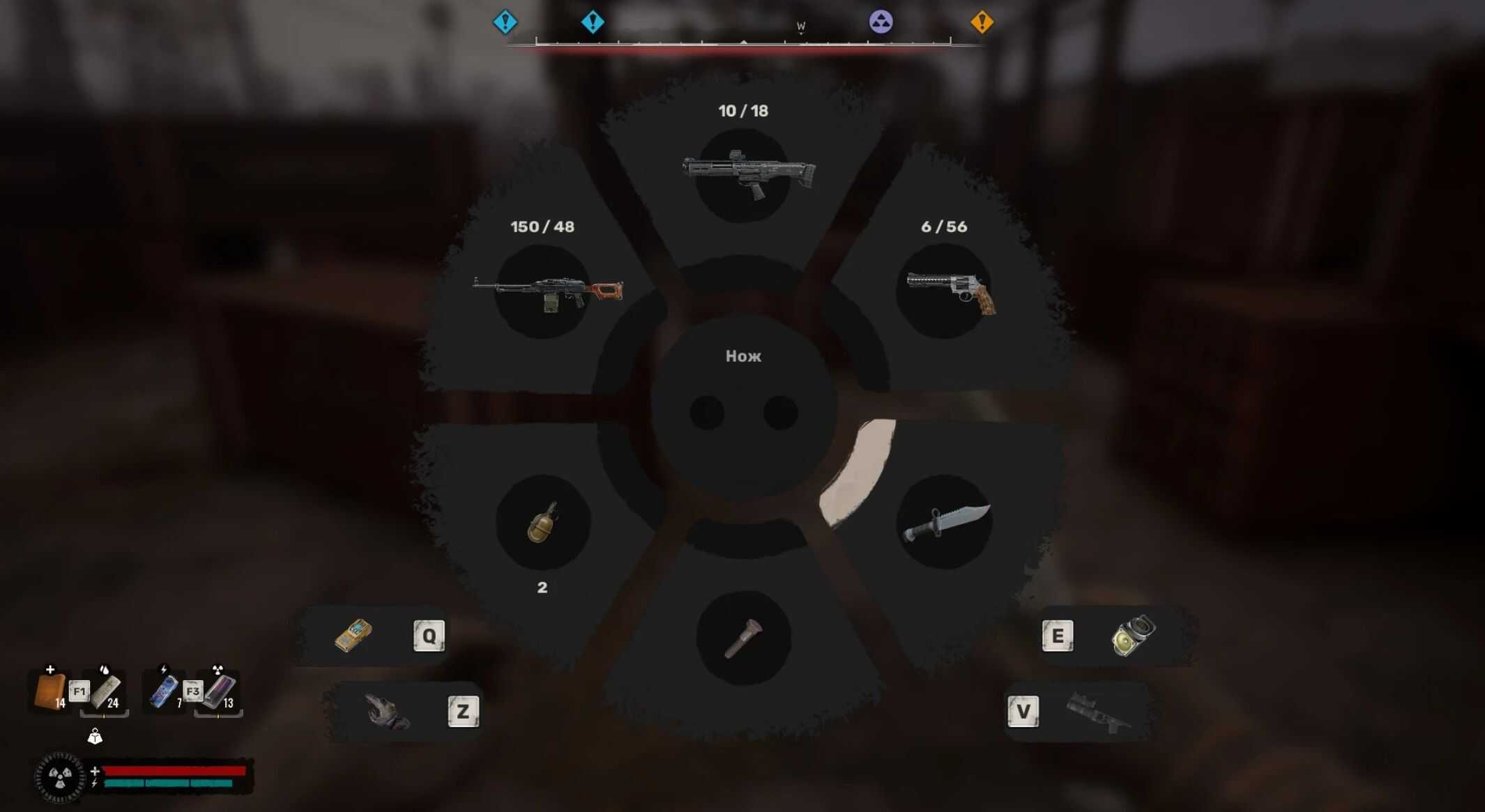
Task: Click the purple radiation compass marker
Action: tap(881, 22)
